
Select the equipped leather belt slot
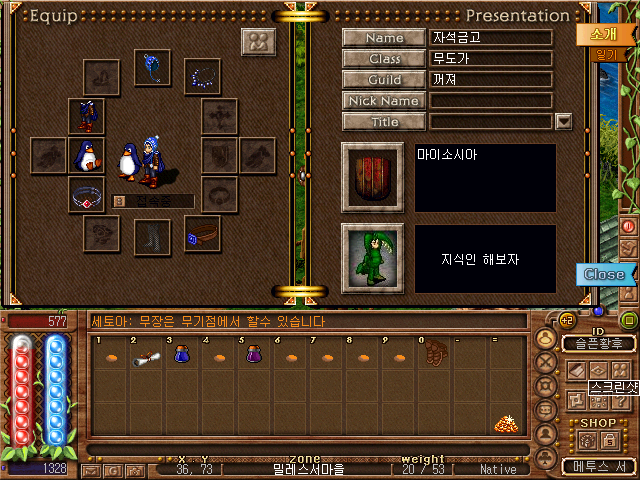pyautogui.click(x=201, y=234)
